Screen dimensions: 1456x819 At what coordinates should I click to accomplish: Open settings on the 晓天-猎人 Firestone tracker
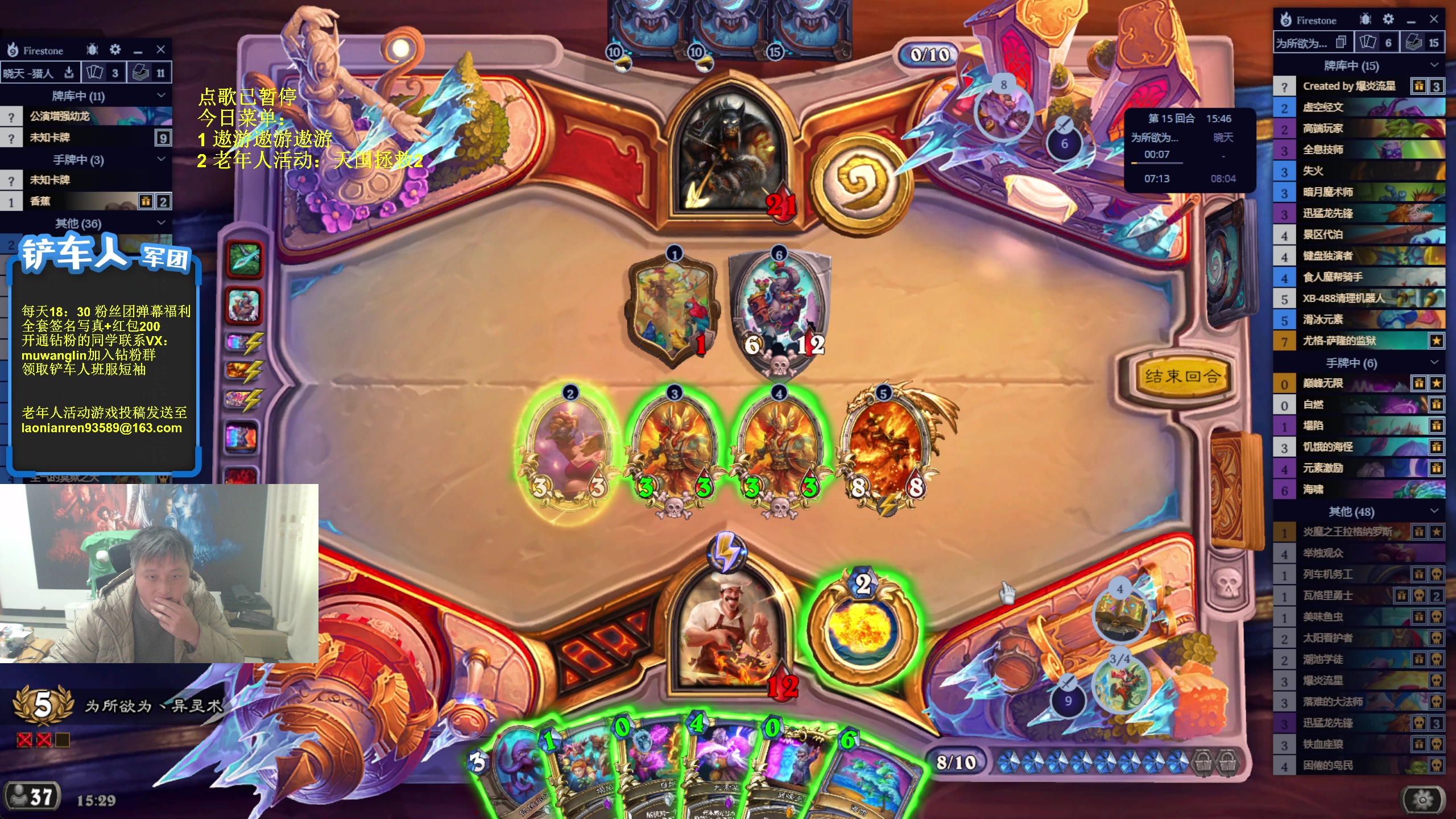115,50
